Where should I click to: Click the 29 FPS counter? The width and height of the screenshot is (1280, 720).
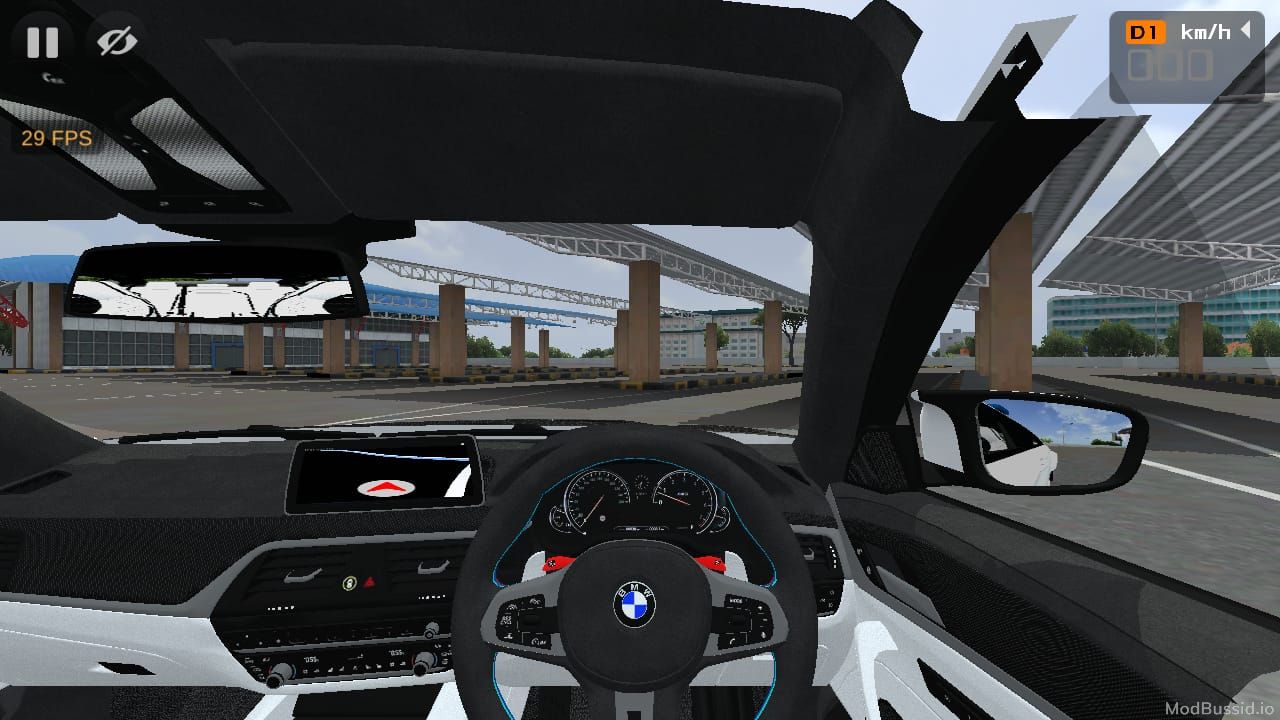(55, 138)
